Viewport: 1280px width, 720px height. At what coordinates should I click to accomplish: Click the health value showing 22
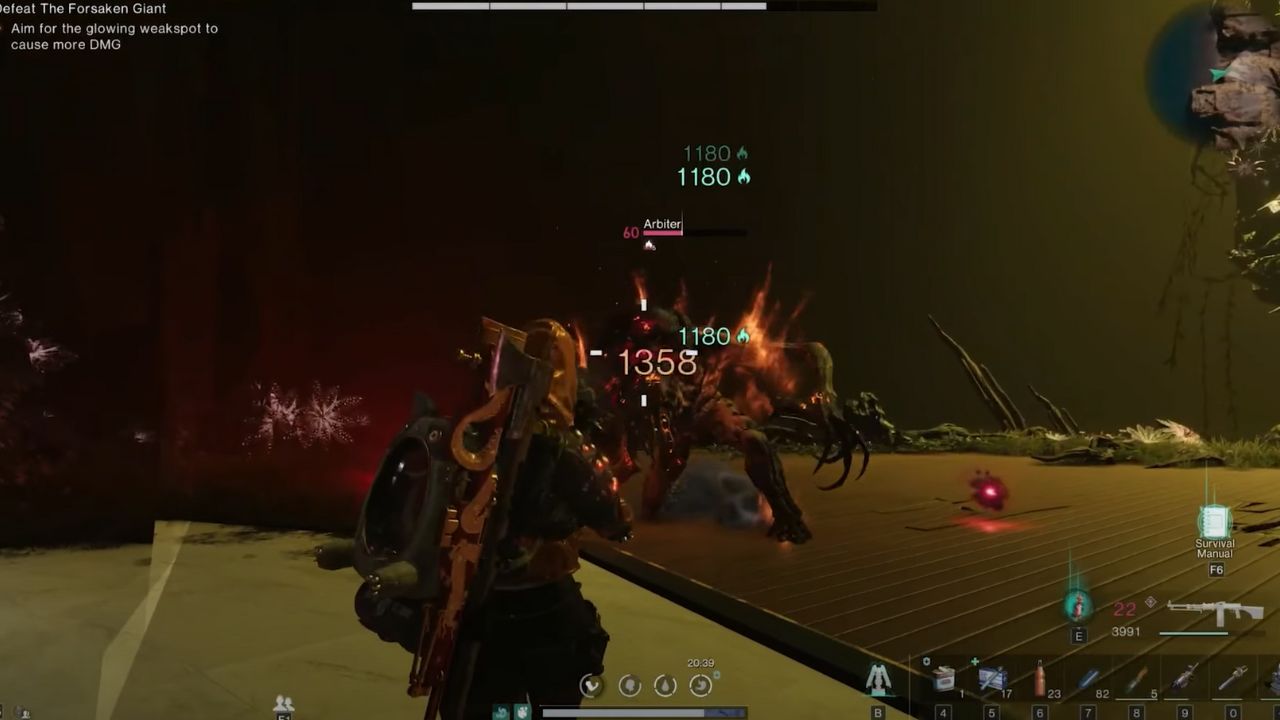click(1125, 608)
